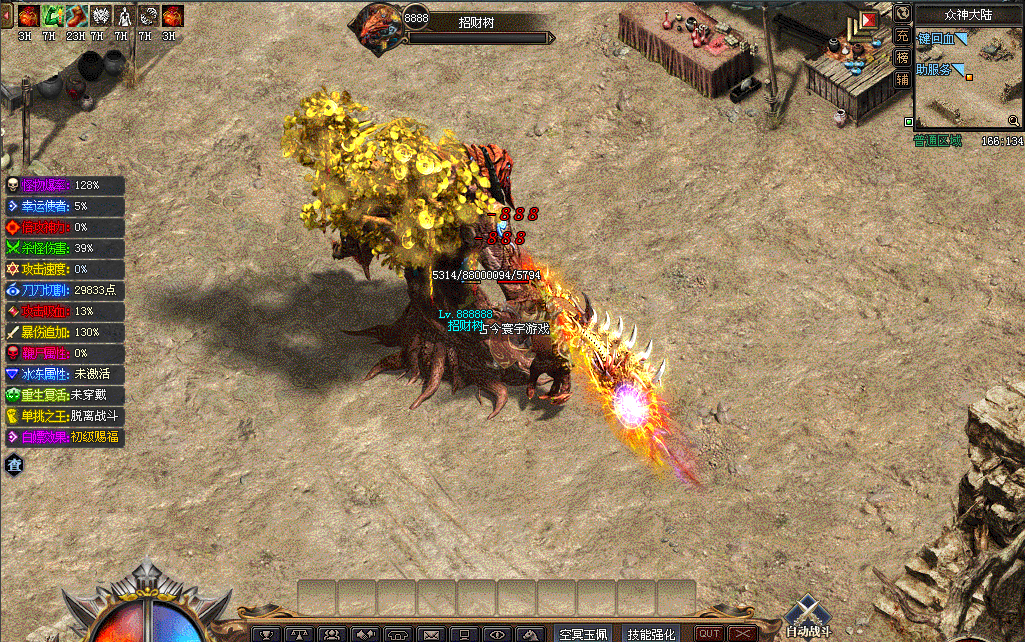Click the QUT button
Screen dimensions: 1025x642
tap(709, 634)
